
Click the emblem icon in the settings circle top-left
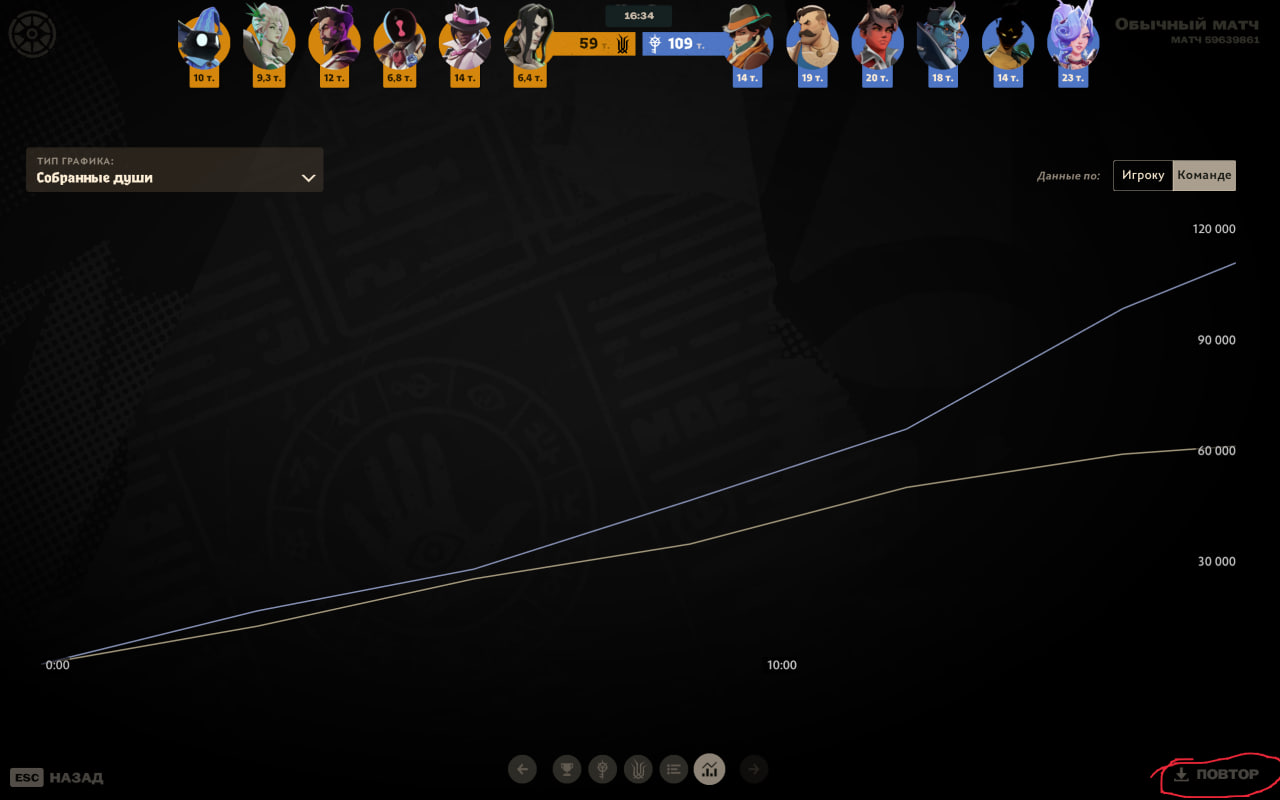[33, 33]
